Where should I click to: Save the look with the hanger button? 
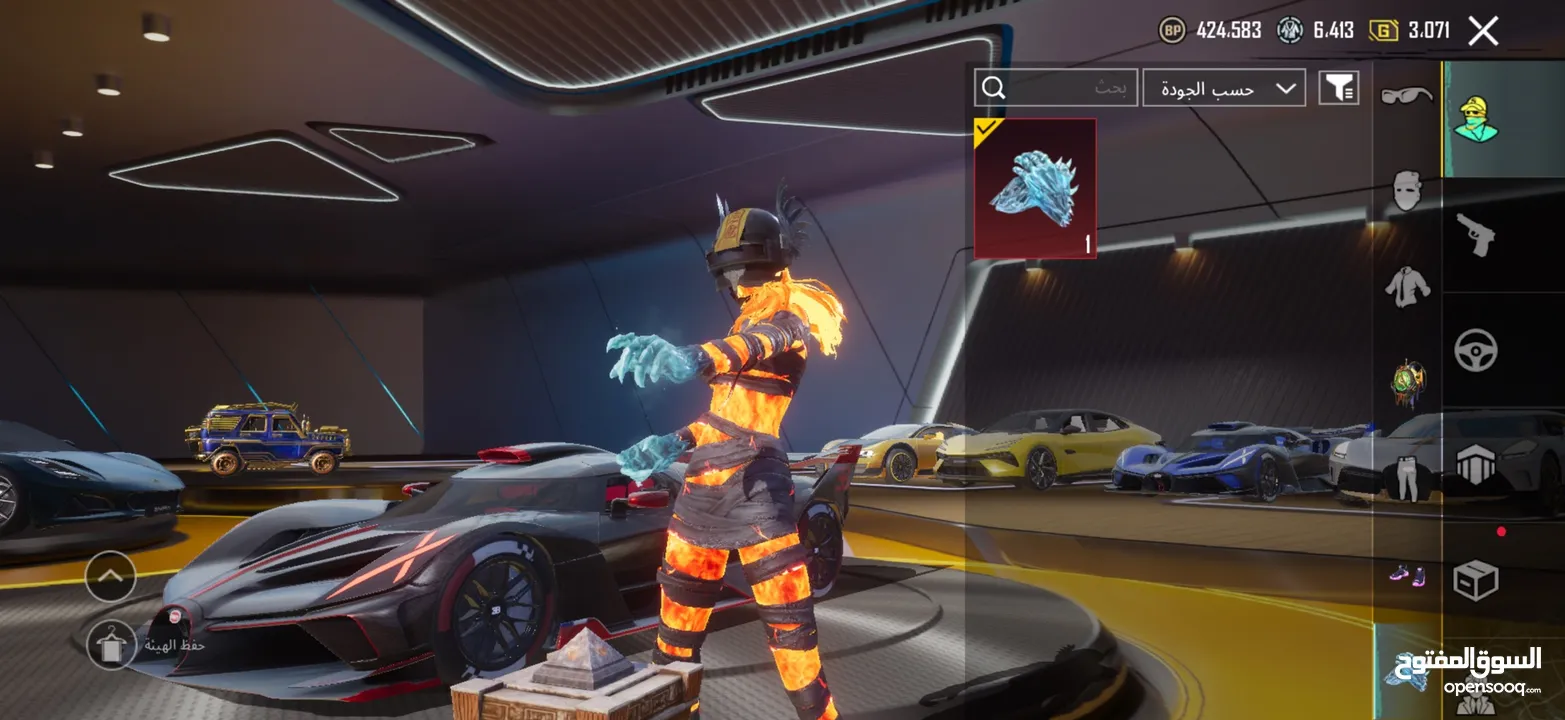[x=111, y=644]
